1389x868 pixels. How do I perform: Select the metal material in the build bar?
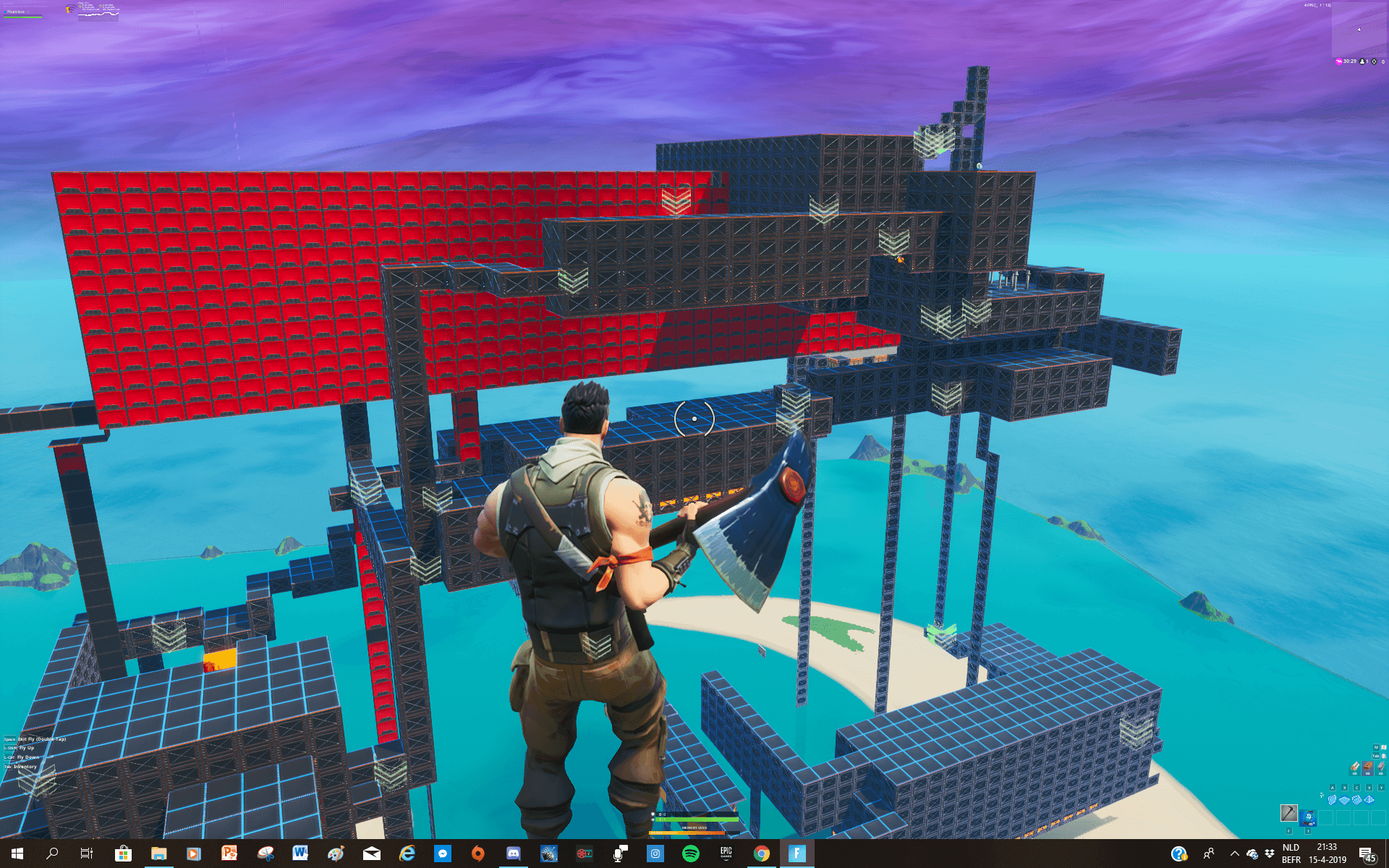pos(1380,768)
